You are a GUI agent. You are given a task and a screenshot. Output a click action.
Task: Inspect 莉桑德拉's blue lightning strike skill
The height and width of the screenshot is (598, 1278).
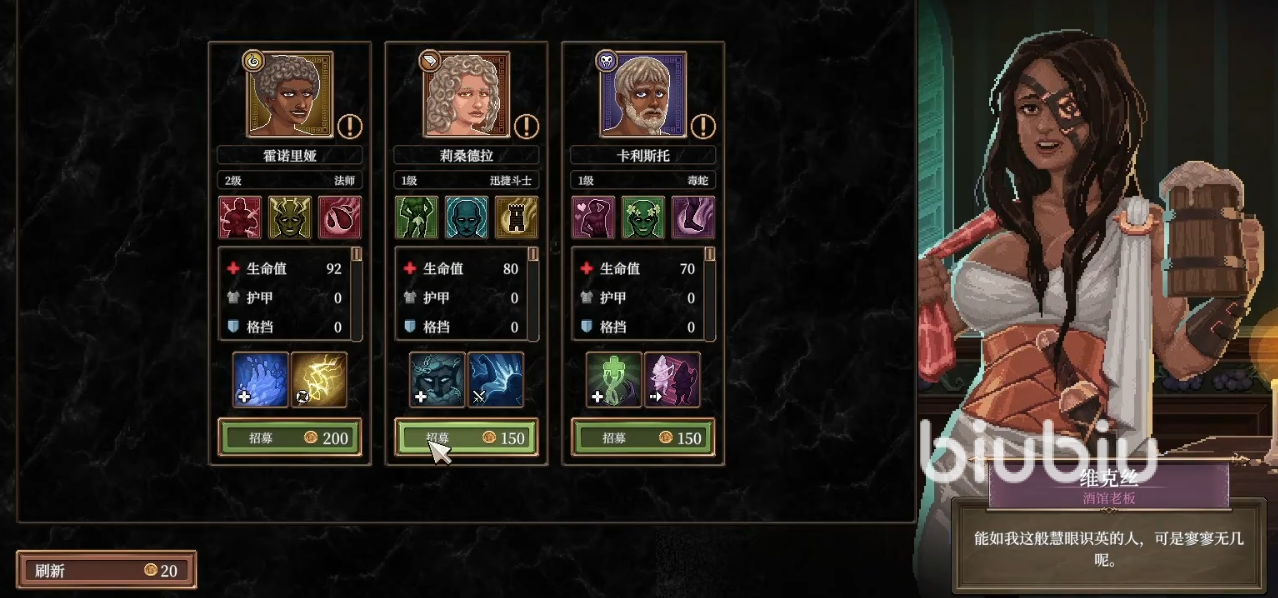[x=495, y=380]
